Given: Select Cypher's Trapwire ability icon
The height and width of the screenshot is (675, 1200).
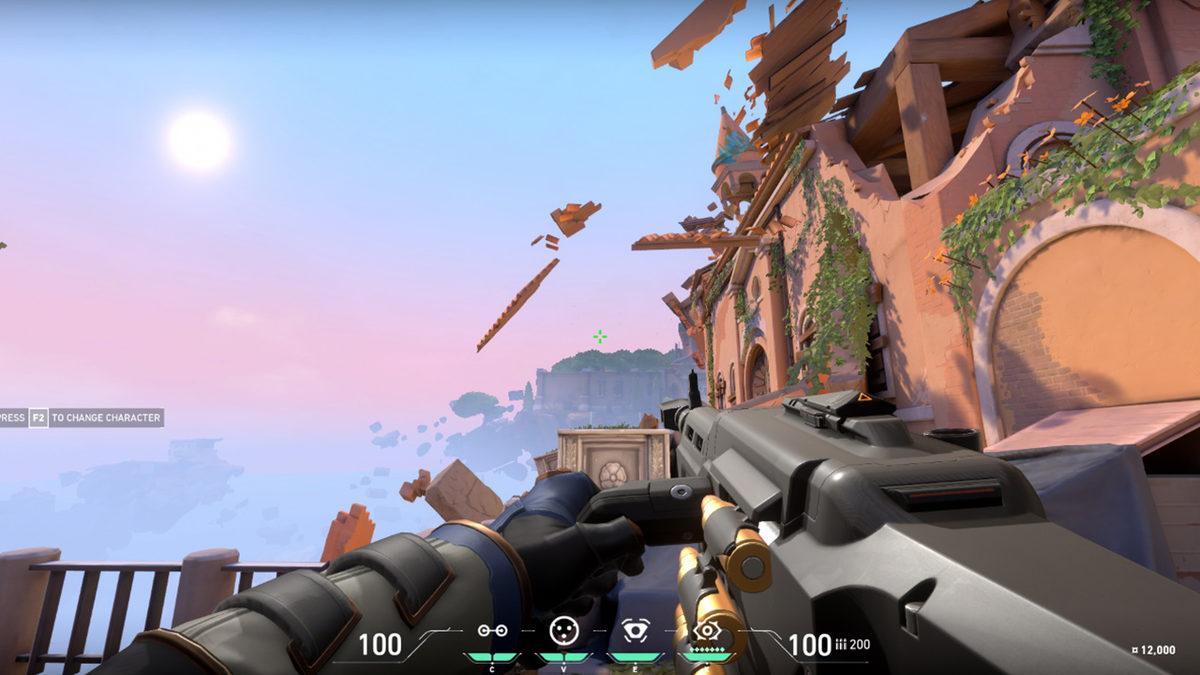Looking at the screenshot, I should tap(491, 631).
